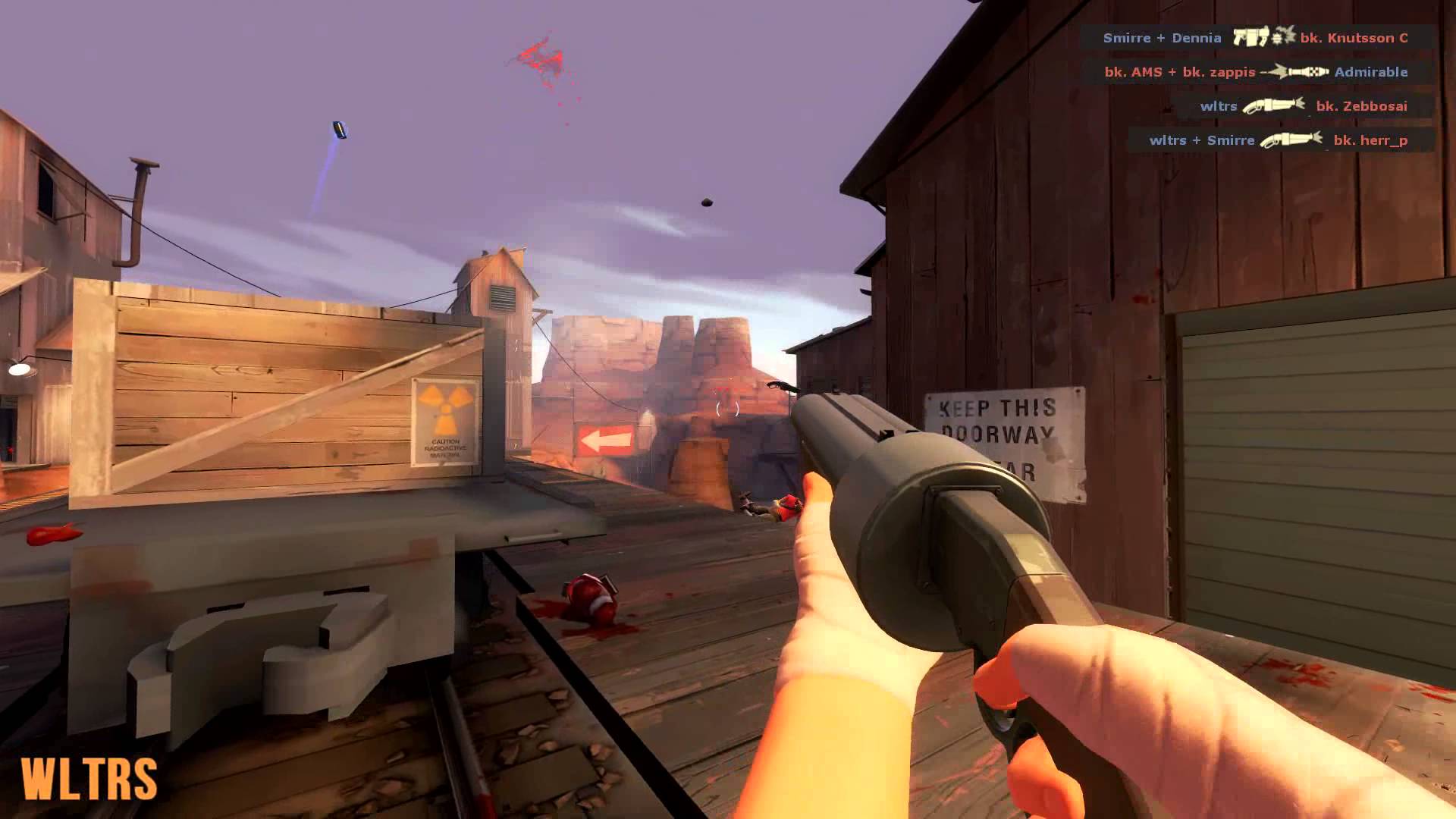
Task: Select the Smirre + Dennia kill feed entry
Action: 1256,37
